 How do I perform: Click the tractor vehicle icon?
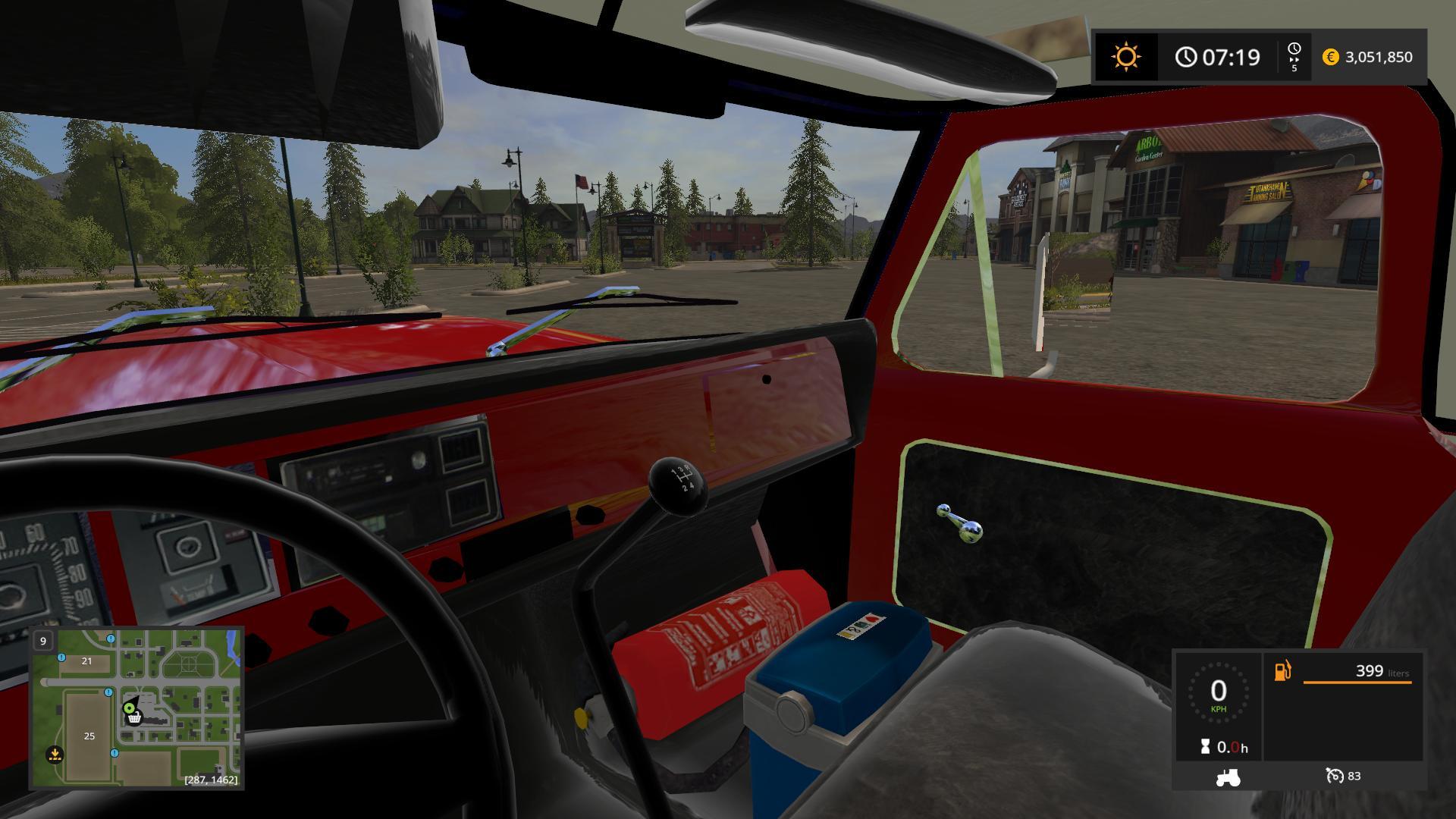[x=1227, y=777]
